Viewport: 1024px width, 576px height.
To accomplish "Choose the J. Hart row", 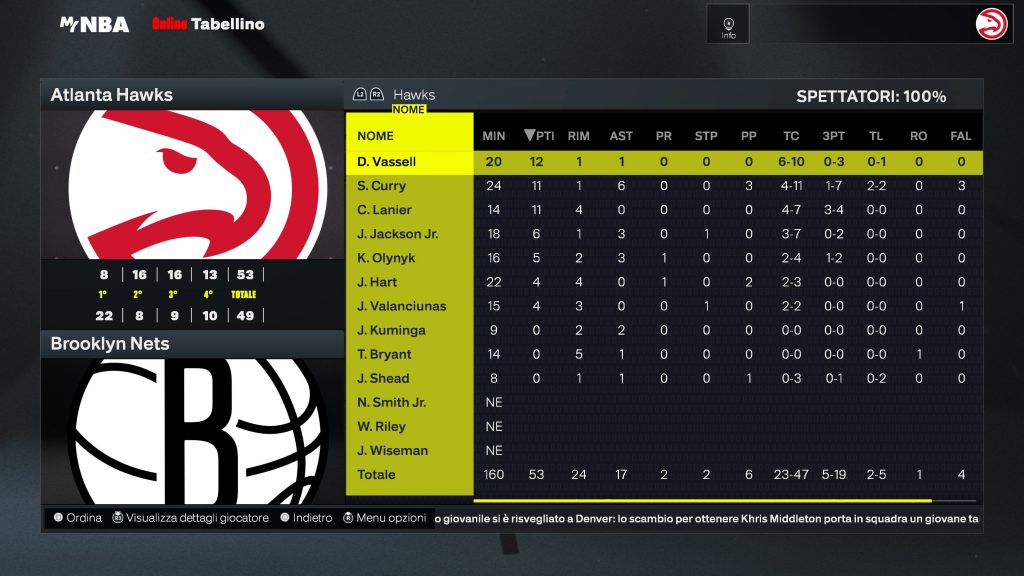I will pos(377,282).
